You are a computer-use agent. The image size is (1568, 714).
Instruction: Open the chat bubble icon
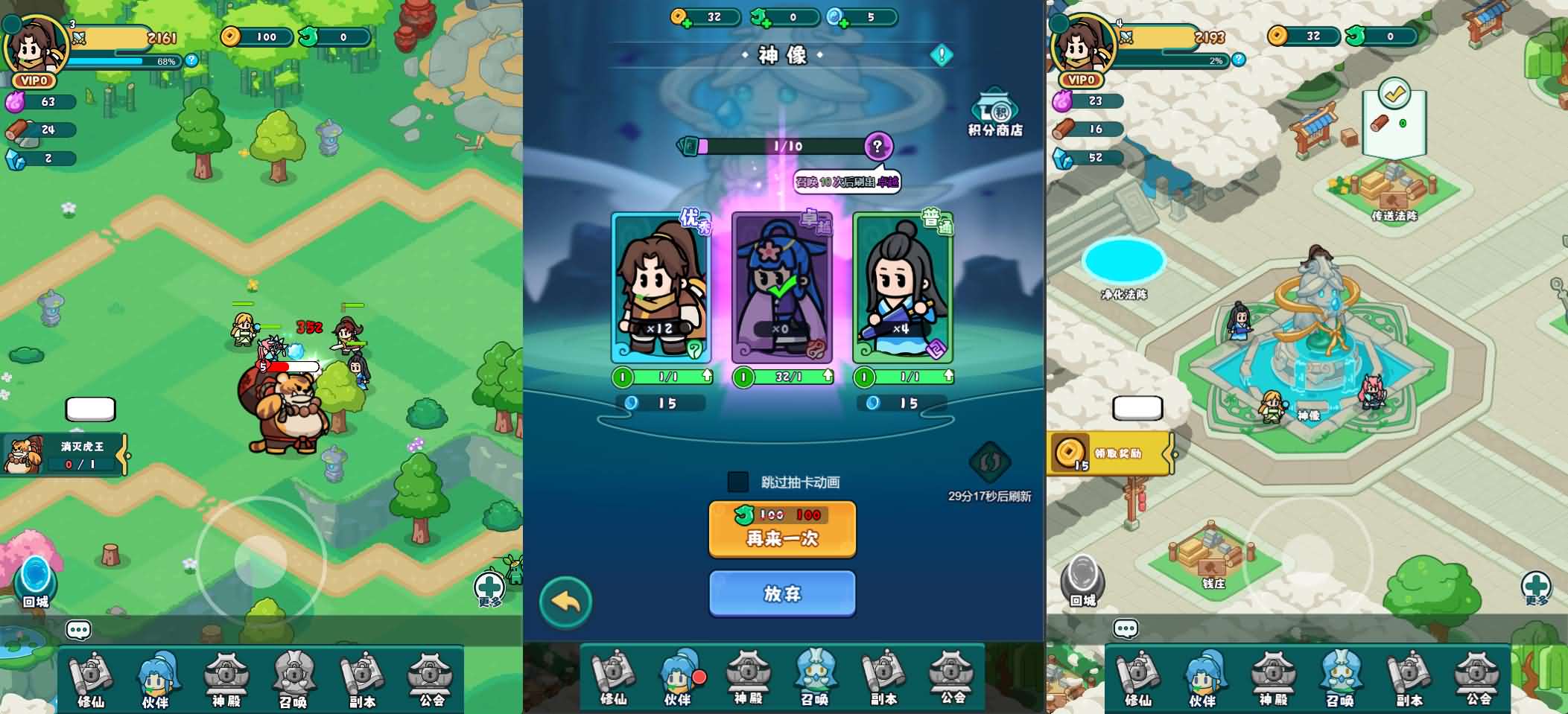pos(77,629)
